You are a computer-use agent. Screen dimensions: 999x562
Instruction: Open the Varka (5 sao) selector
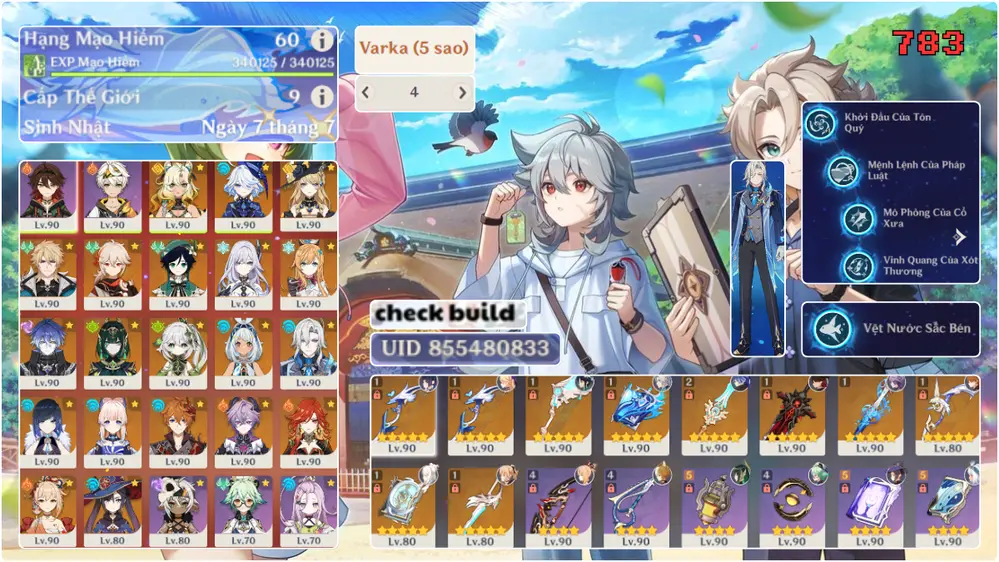(414, 49)
